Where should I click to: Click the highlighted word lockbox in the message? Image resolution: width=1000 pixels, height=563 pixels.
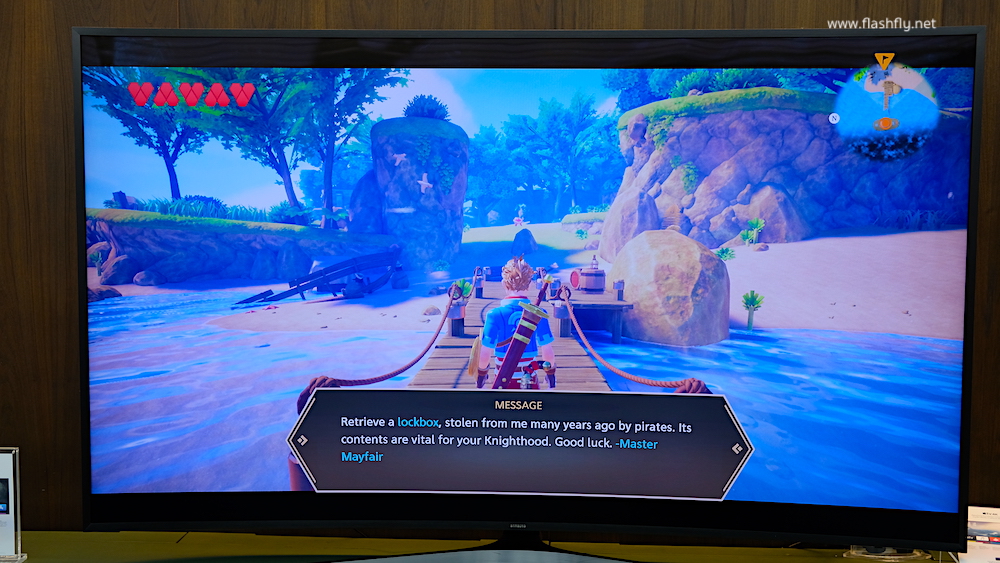[x=418, y=422]
